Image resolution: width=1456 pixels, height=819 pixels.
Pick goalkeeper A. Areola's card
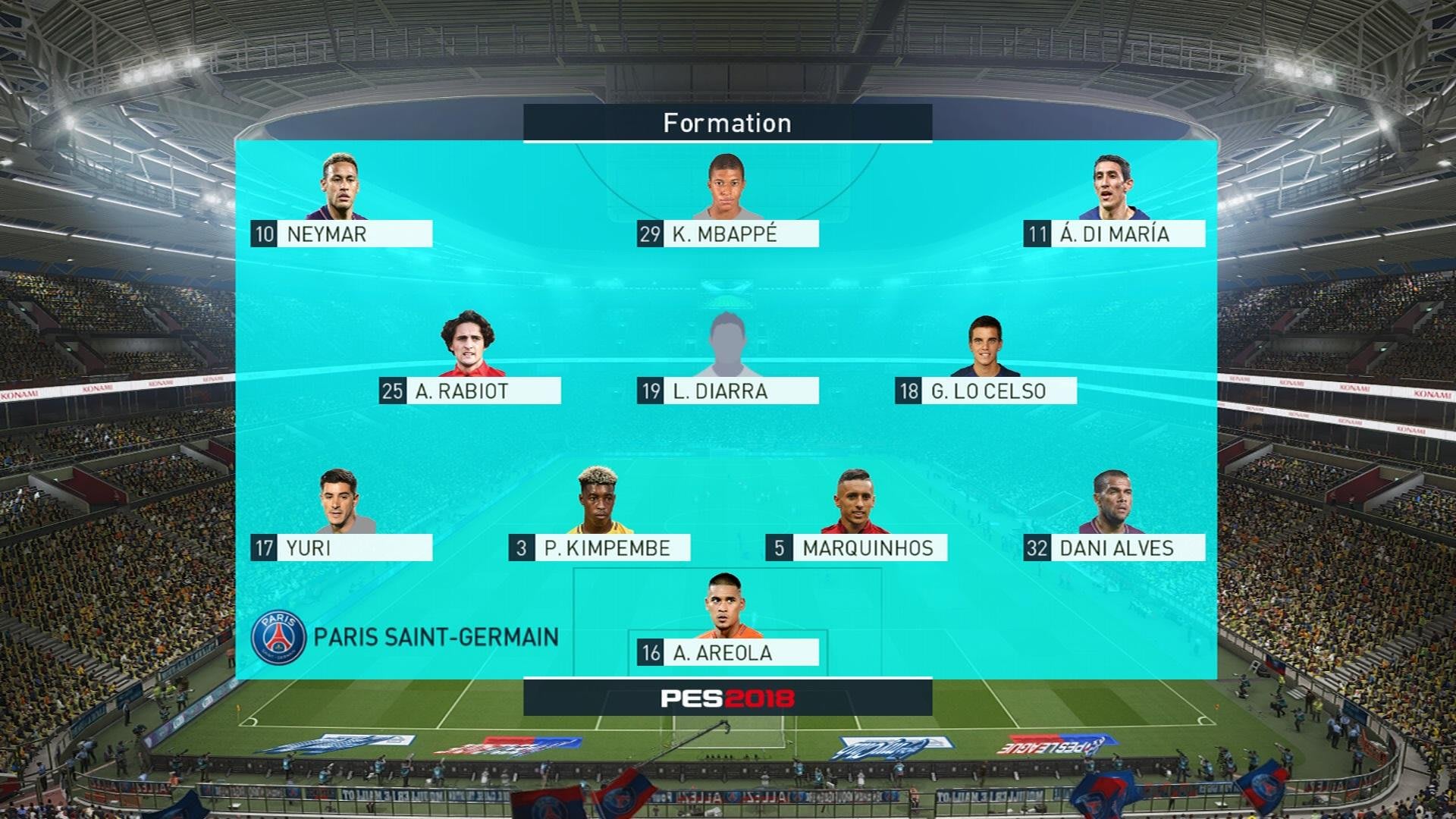point(727,652)
